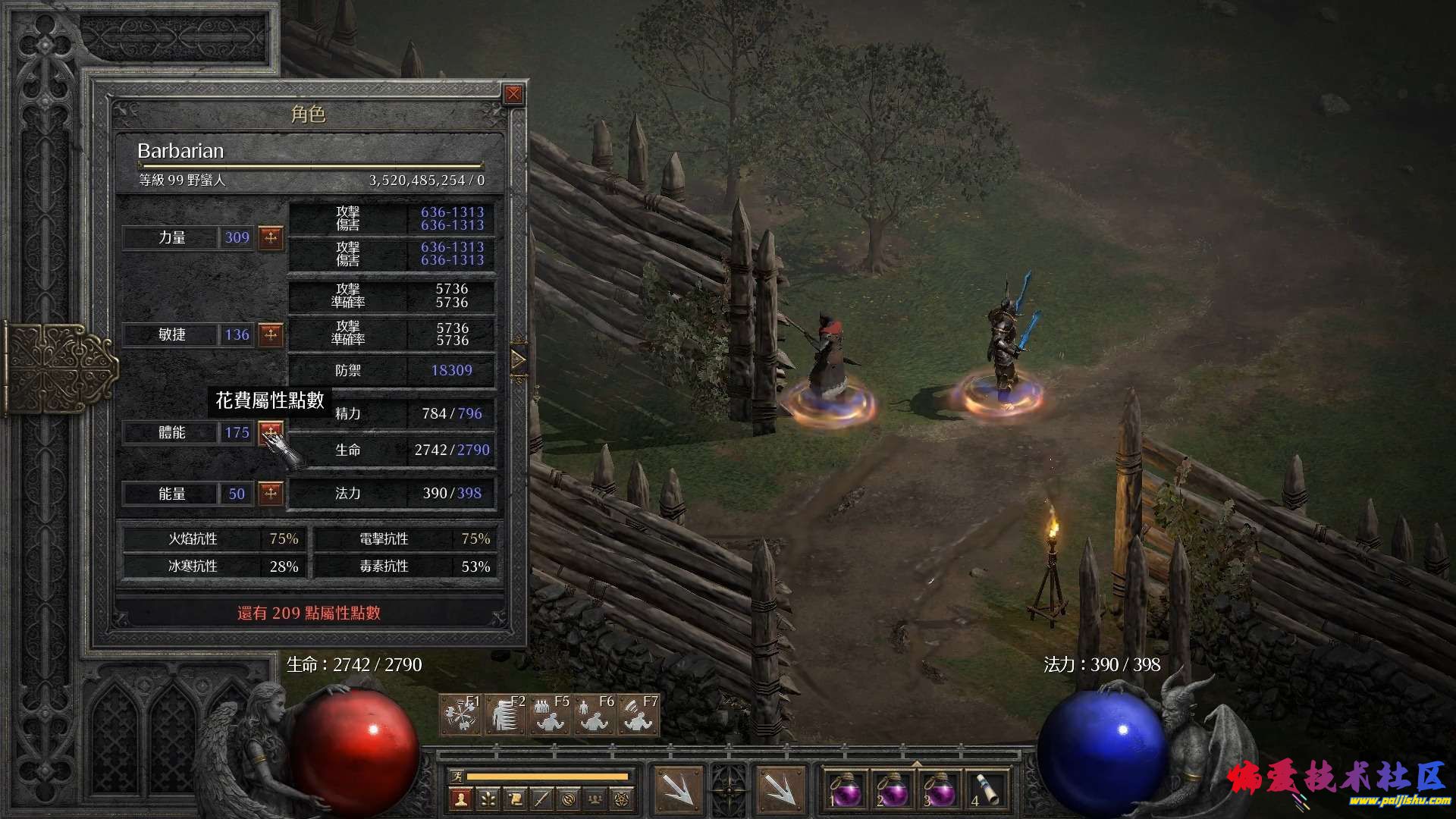This screenshot has width=1456, height=819.
Task: Open the skill tree menu button
Action: coord(488,799)
